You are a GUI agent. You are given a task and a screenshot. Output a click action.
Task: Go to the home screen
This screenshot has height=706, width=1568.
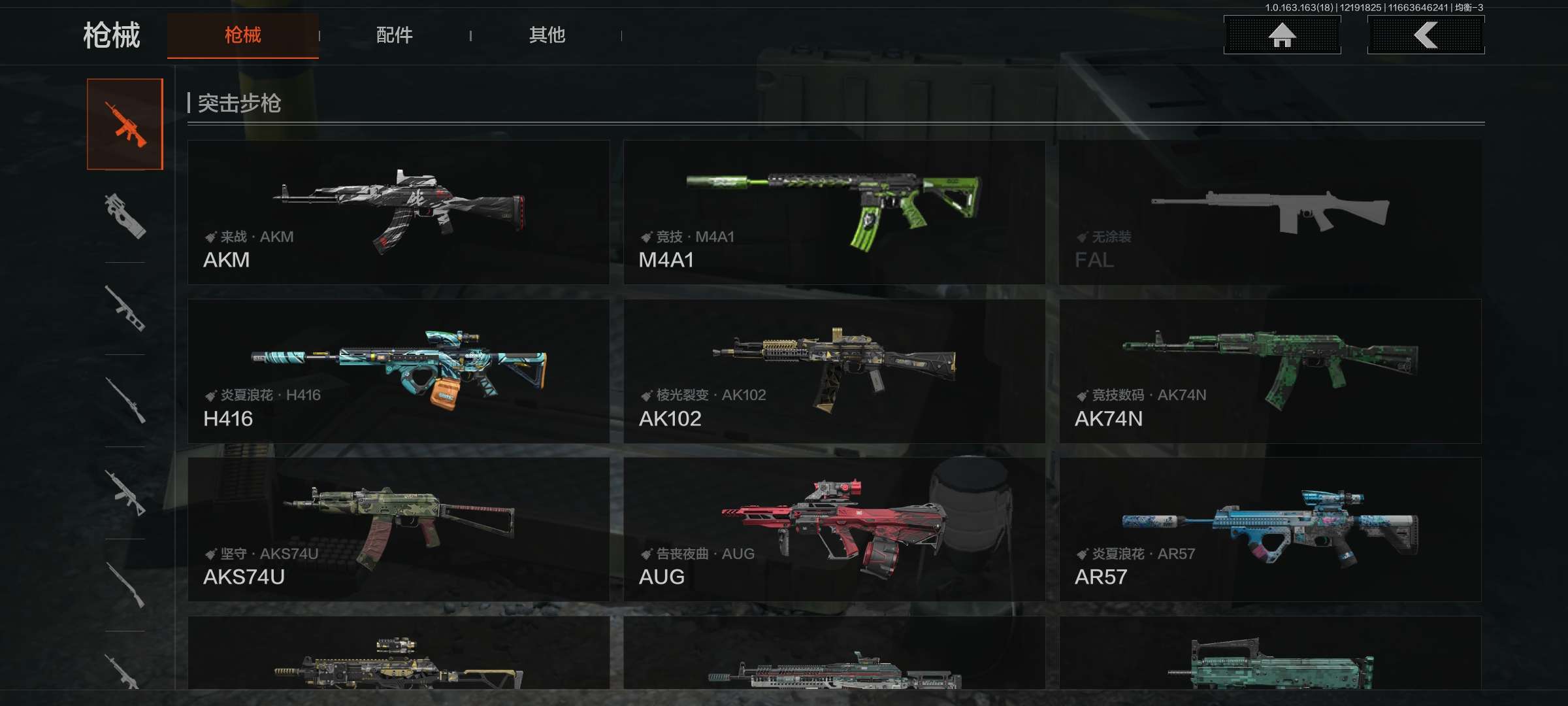[1282, 35]
